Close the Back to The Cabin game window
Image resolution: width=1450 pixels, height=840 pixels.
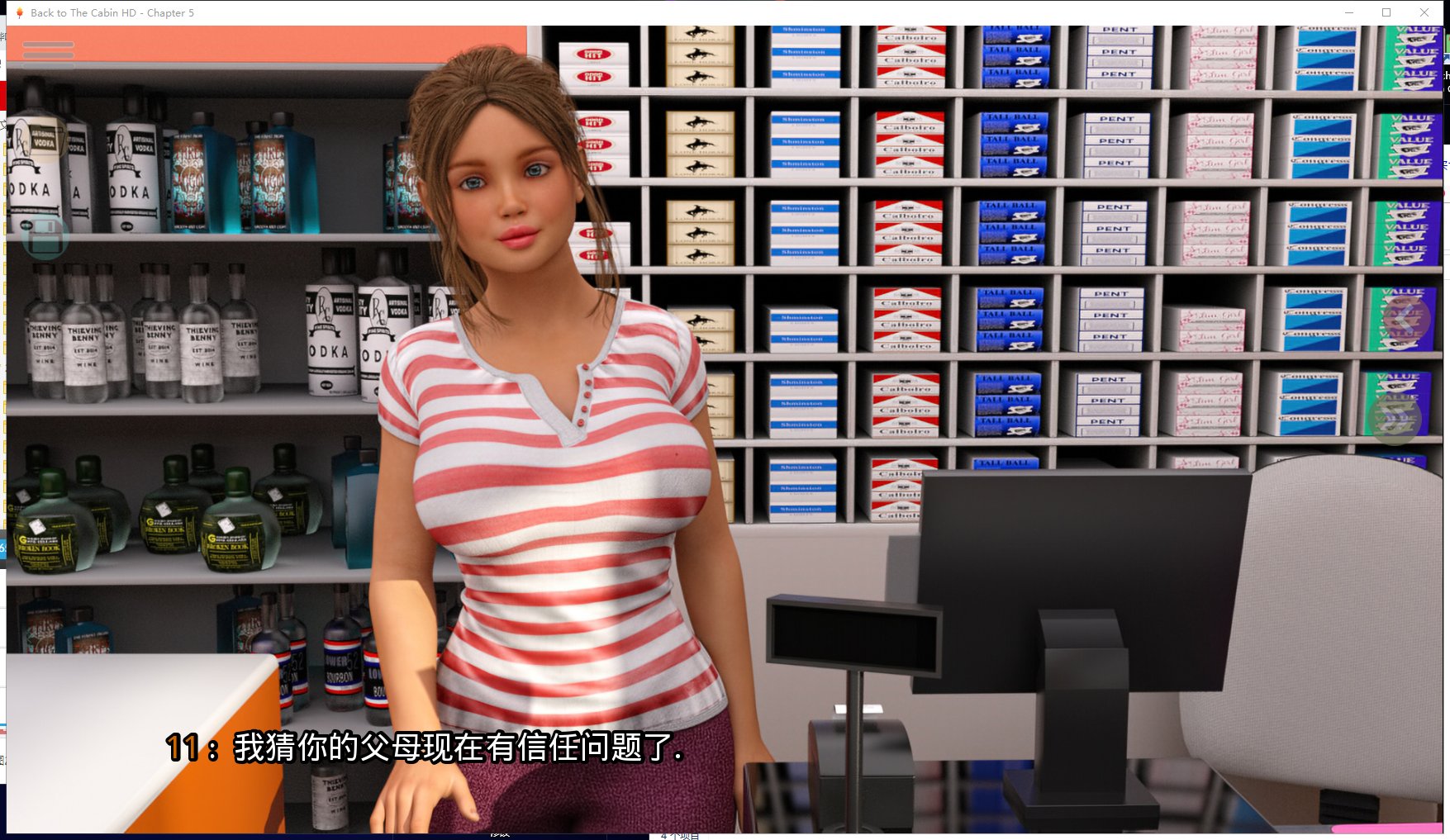click(1424, 12)
